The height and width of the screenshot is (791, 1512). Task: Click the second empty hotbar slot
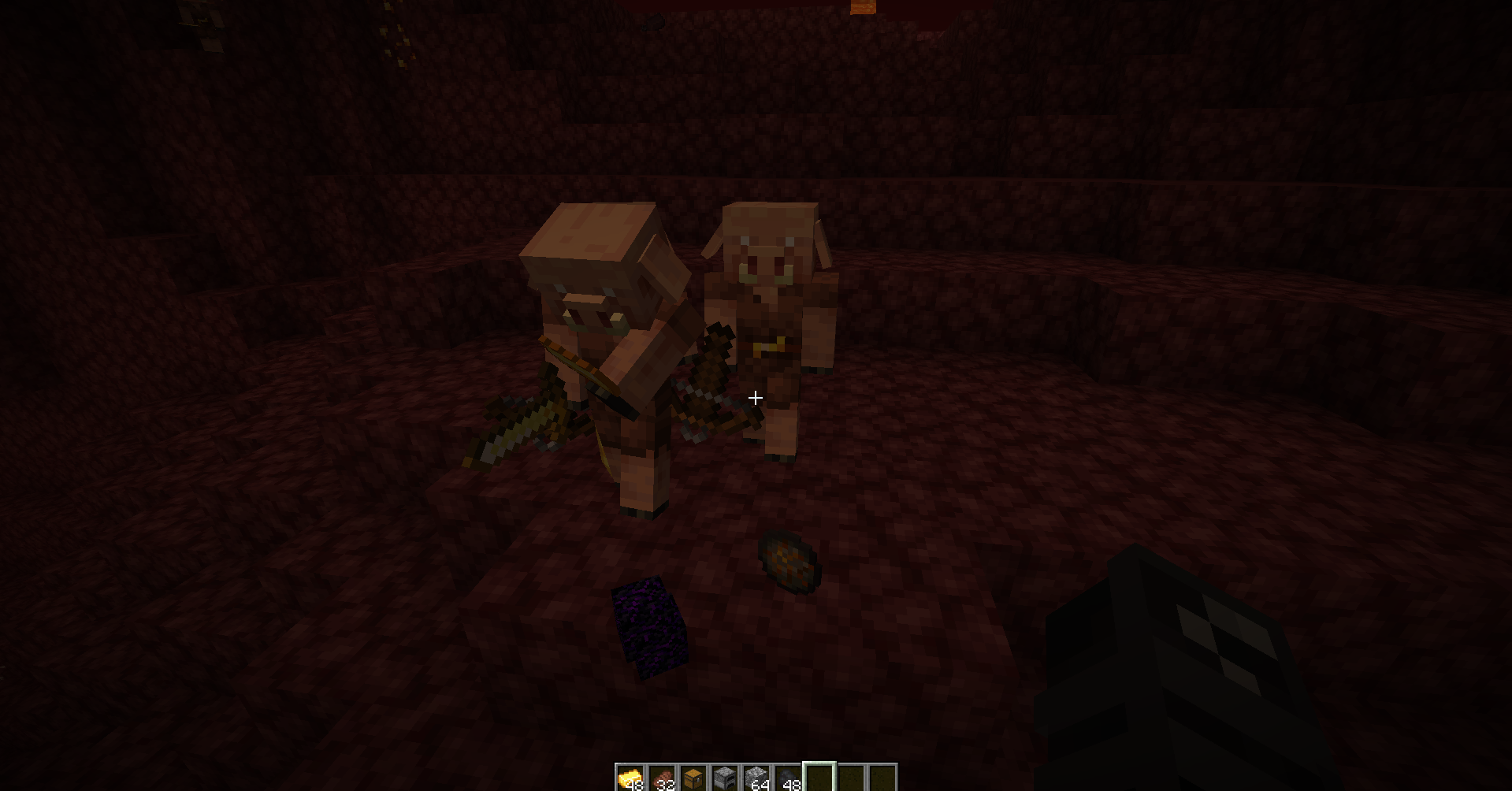point(853,774)
